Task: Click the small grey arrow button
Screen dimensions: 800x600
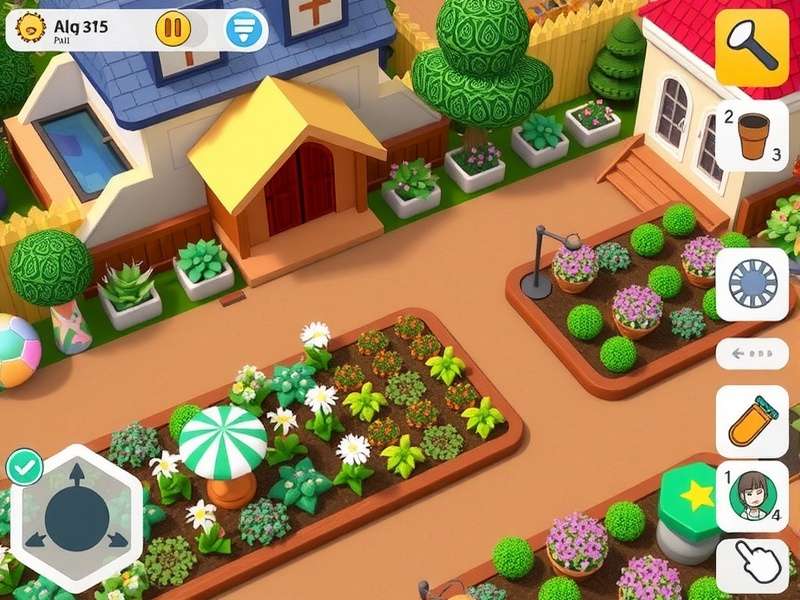Action: point(752,354)
